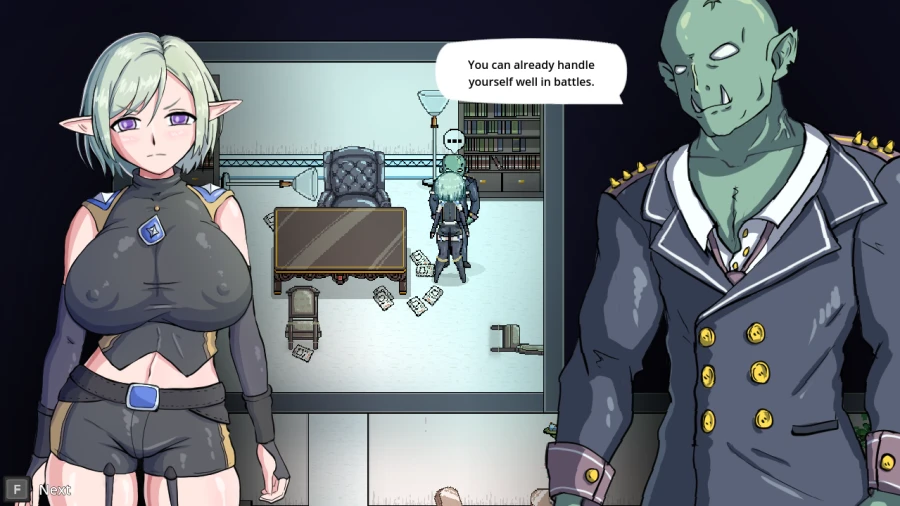
Task: Advance the dialogue with the Next label
Action: point(54,490)
